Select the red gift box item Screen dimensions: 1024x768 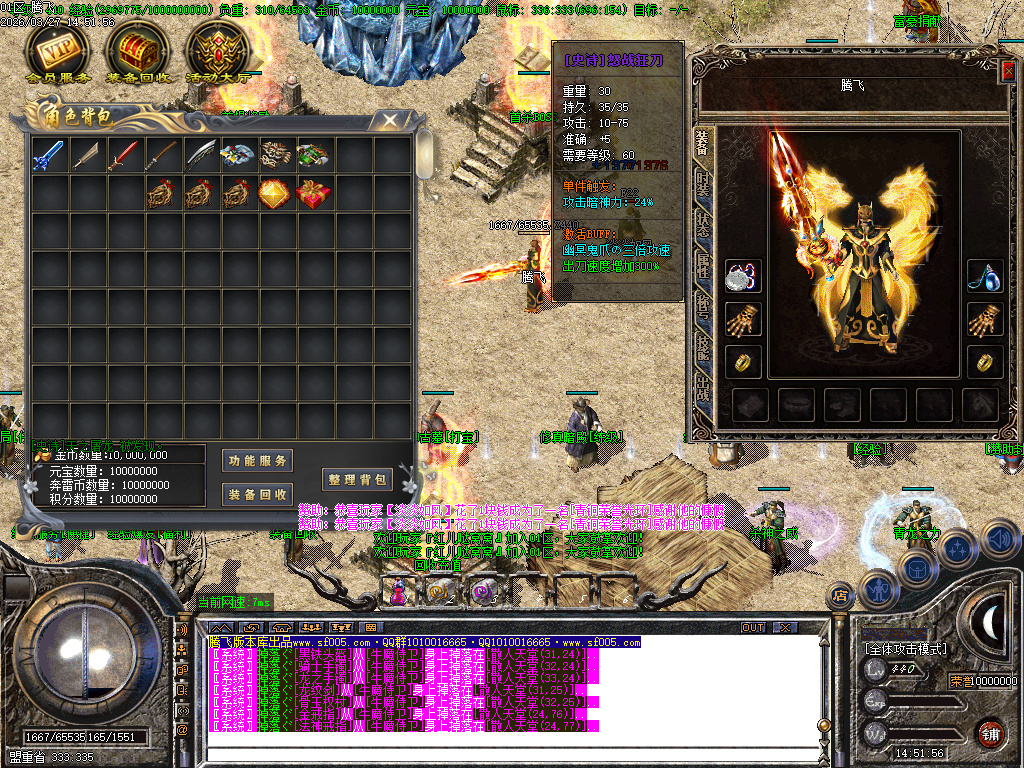313,193
